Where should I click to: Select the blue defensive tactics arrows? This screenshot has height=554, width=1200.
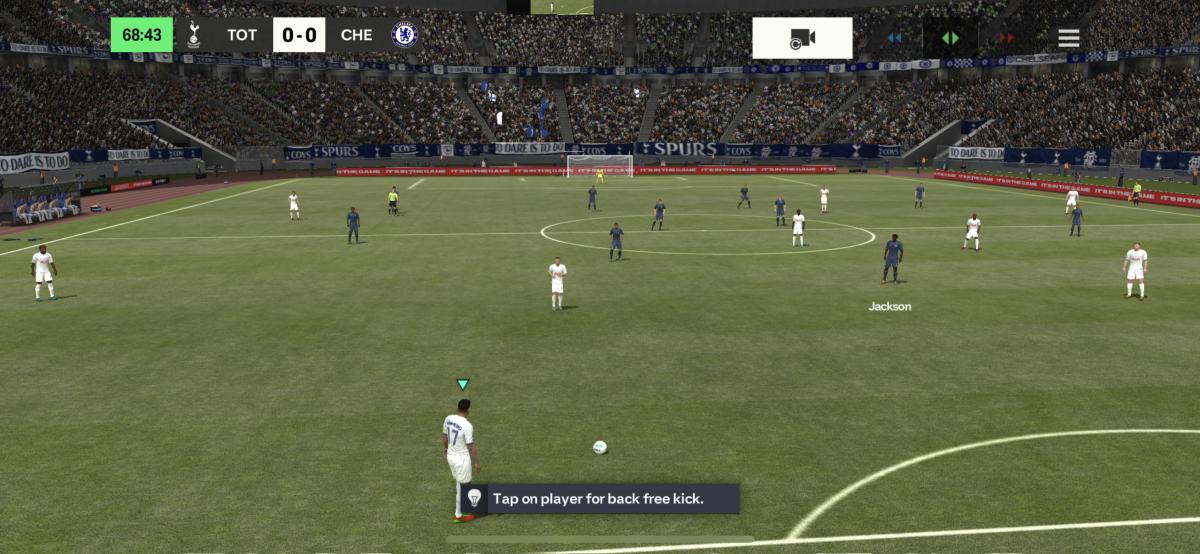click(x=894, y=38)
